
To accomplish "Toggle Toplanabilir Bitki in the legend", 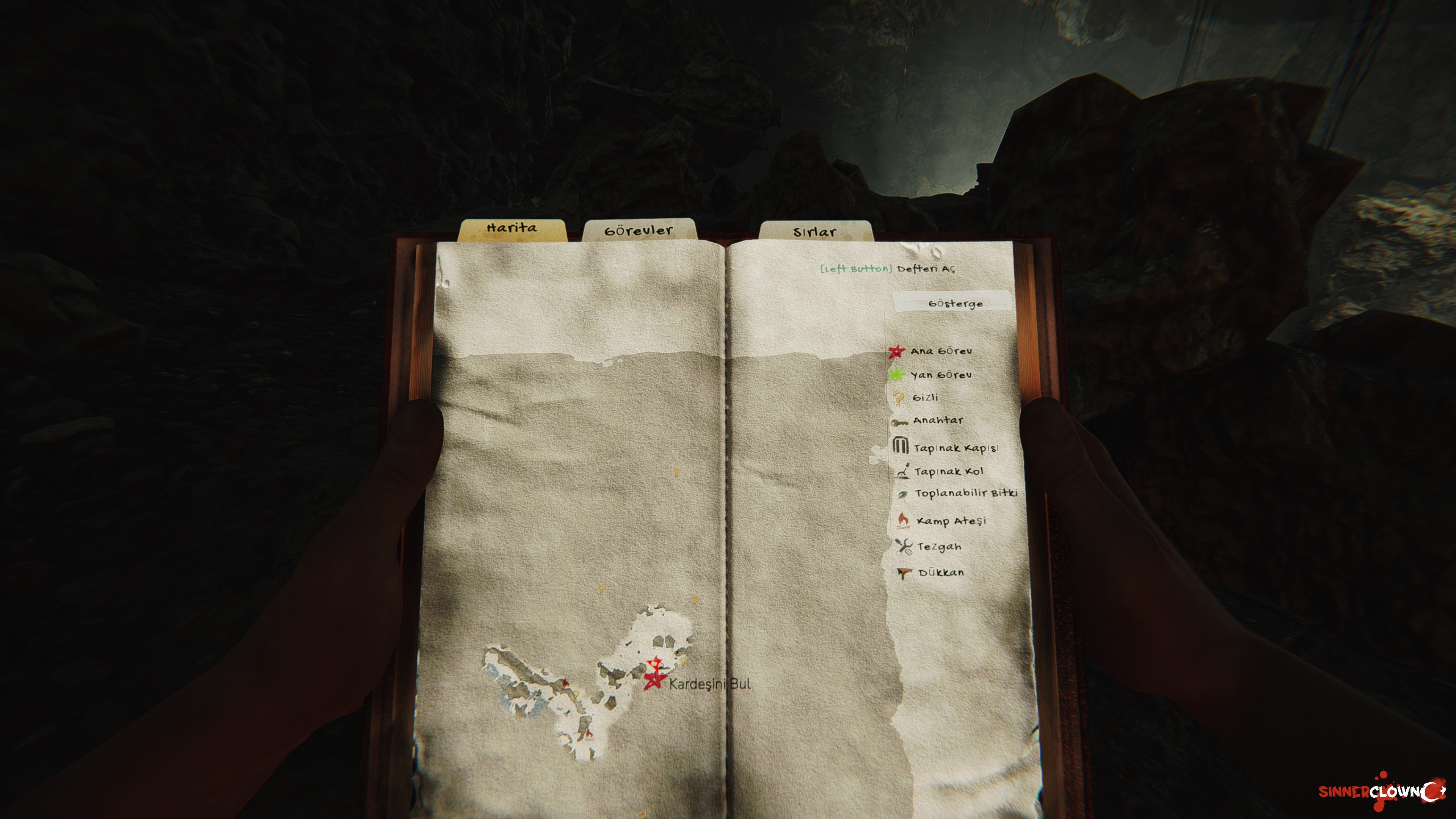I will [x=965, y=493].
